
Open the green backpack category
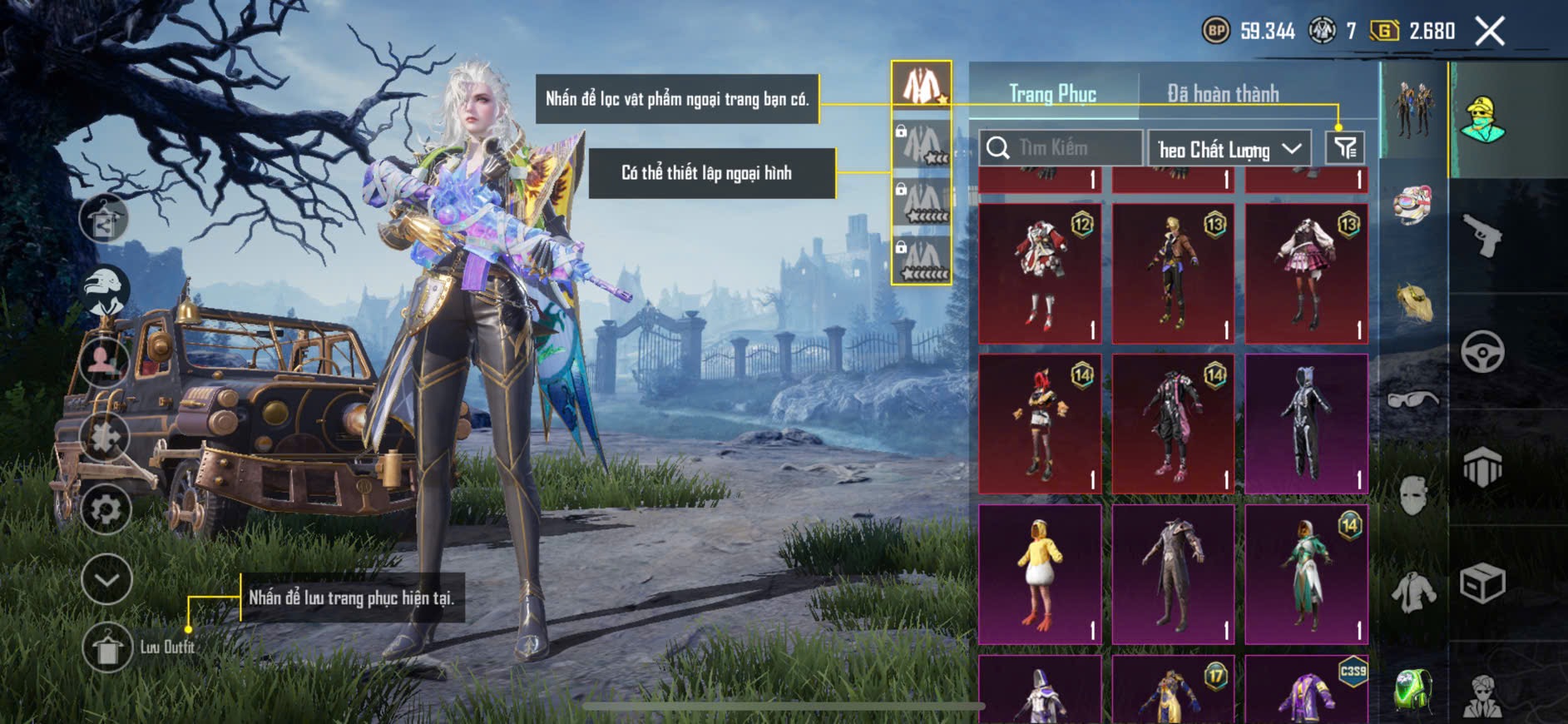pos(1412,690)
